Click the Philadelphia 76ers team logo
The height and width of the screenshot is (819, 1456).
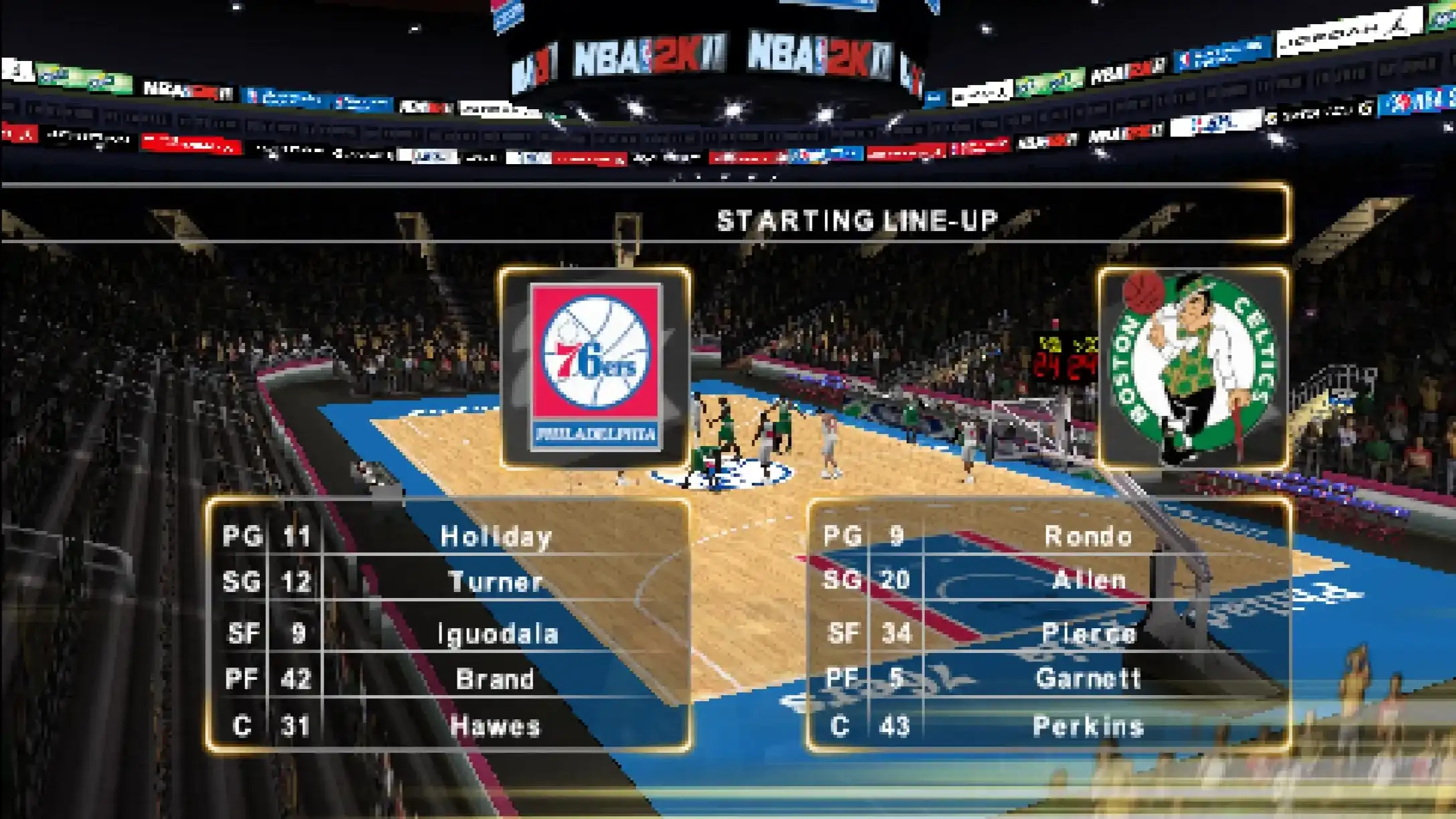(595, 367)
